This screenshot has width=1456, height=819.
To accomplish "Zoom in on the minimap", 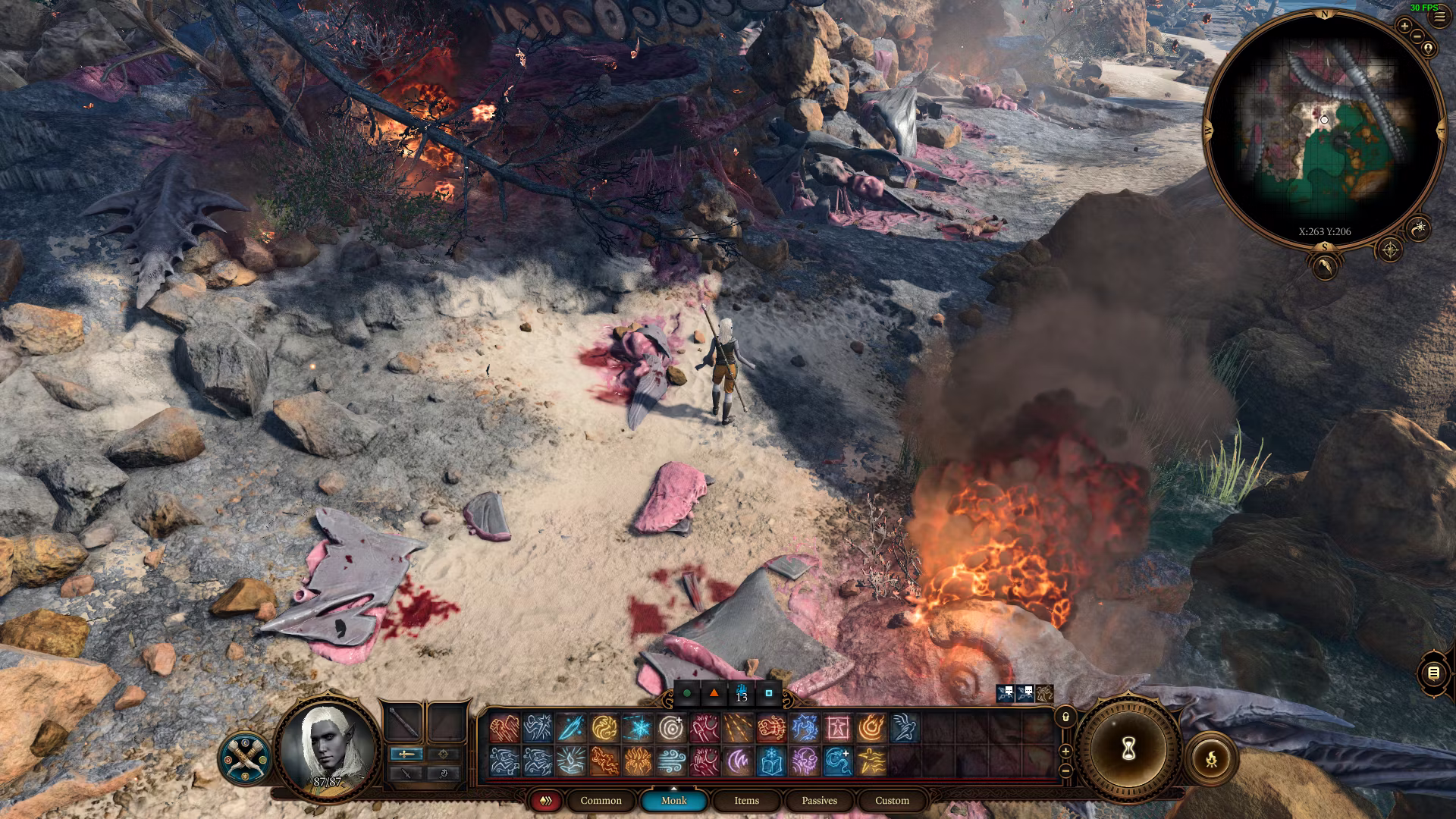I will click(1404, 27).
